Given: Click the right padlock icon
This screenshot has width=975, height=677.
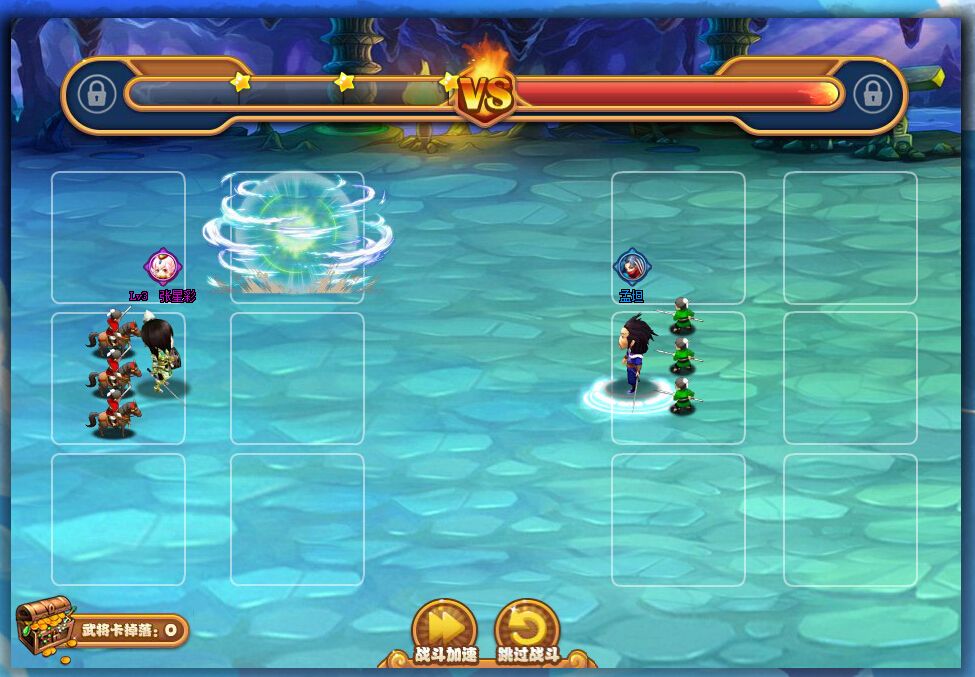Looking at the screenshot, I should (873, 95).
